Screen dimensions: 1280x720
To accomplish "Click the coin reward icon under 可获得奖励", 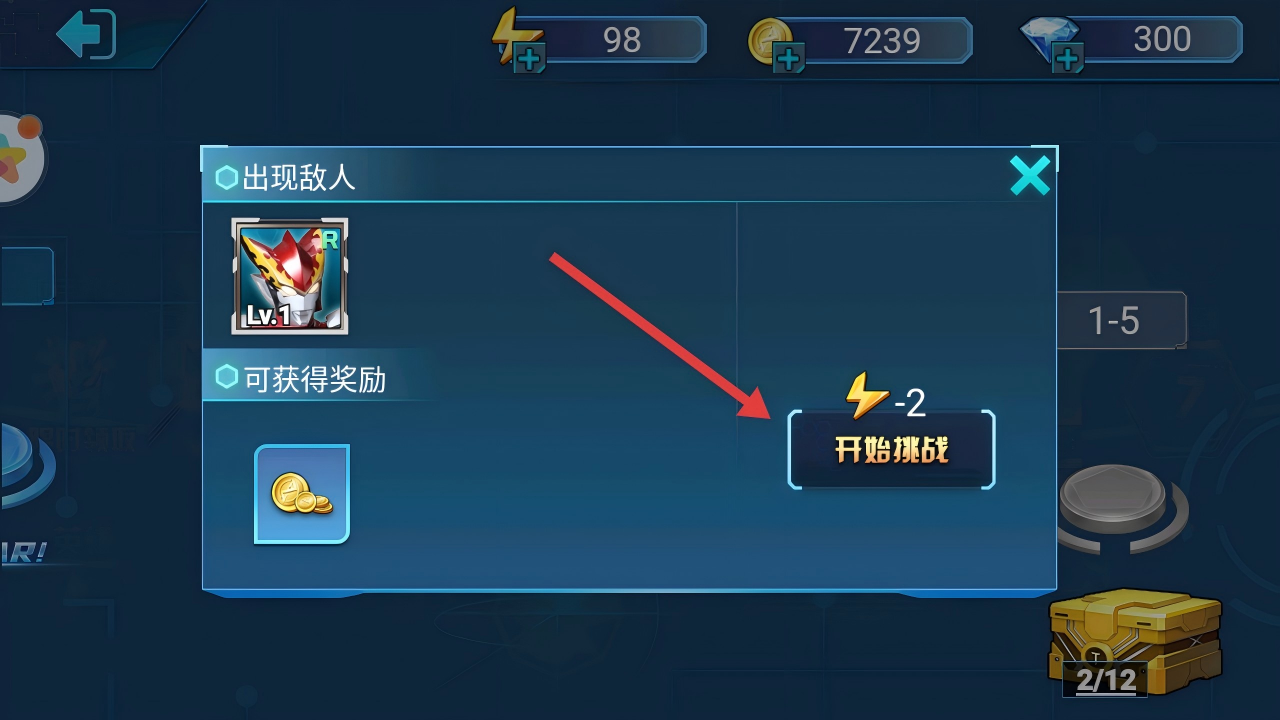I will (x=301, y=492).
